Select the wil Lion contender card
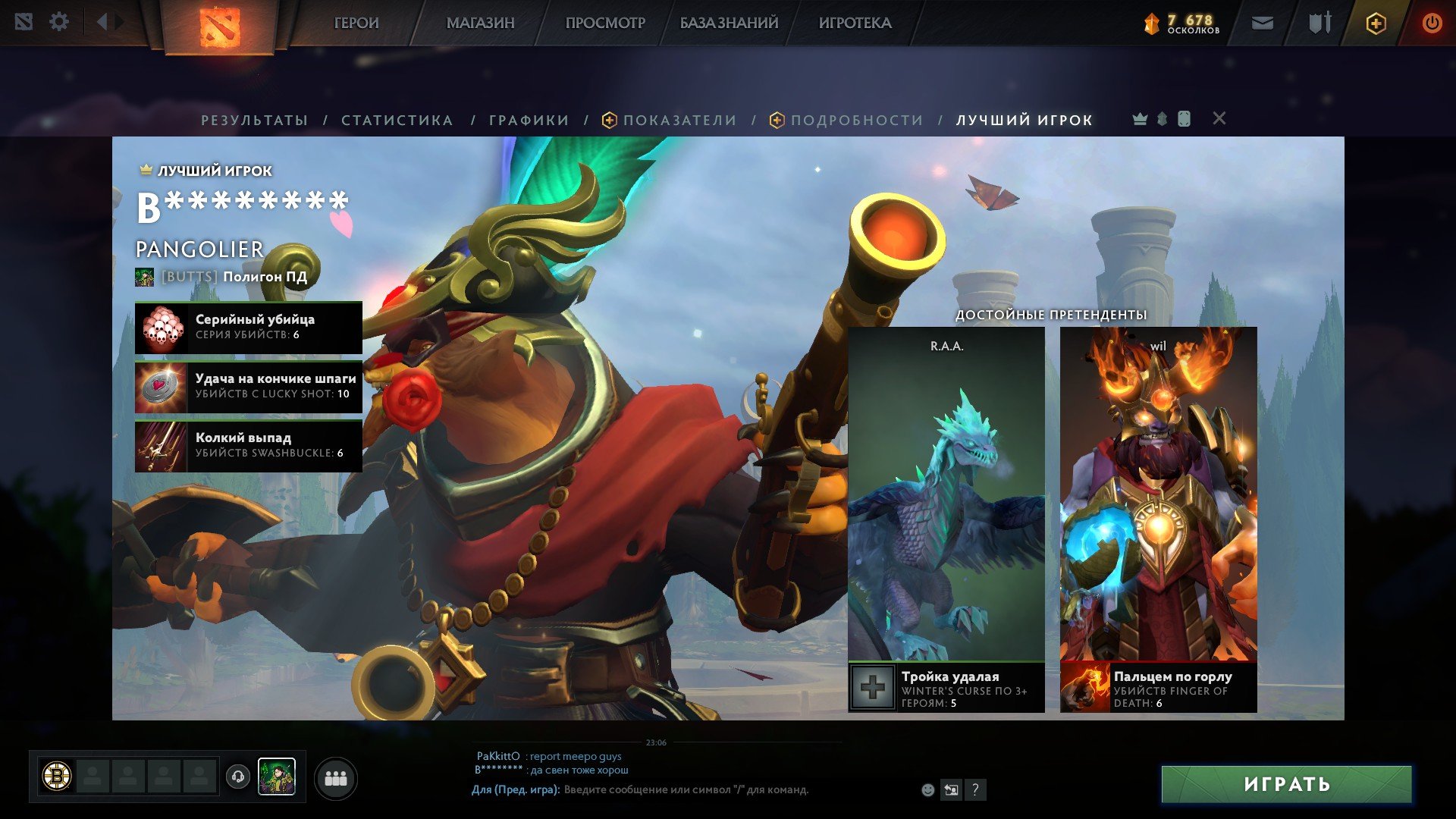 (x=1158, y=500)
